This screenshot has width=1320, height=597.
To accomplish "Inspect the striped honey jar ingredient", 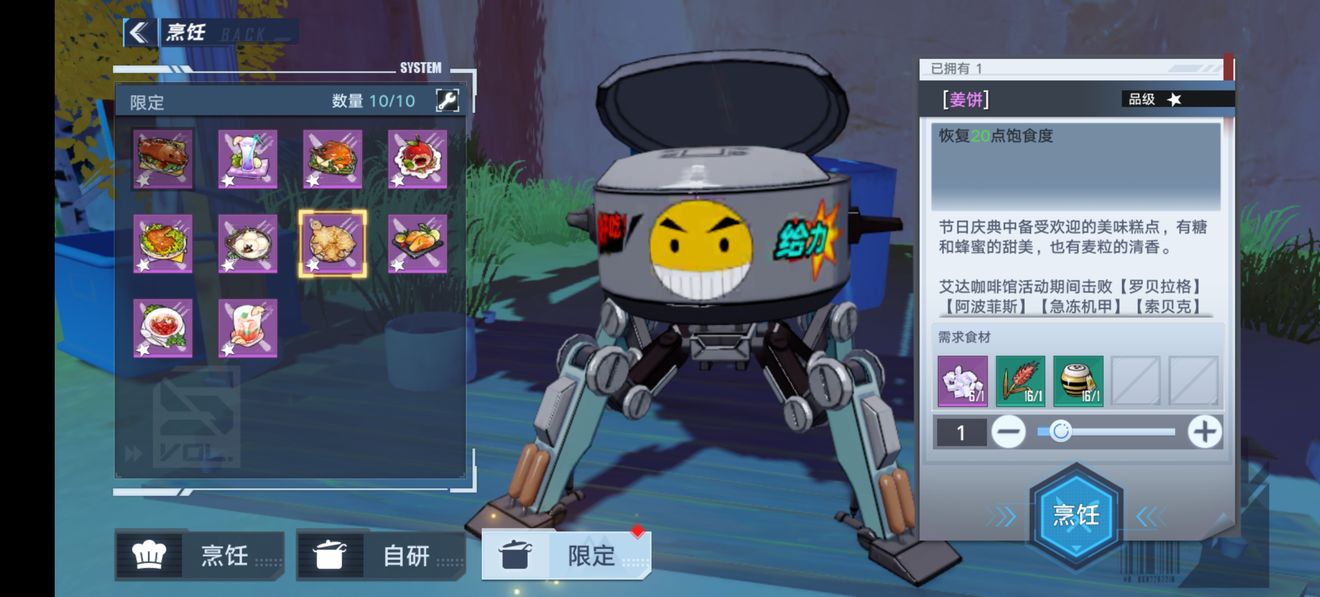I will click(1078, 381).
